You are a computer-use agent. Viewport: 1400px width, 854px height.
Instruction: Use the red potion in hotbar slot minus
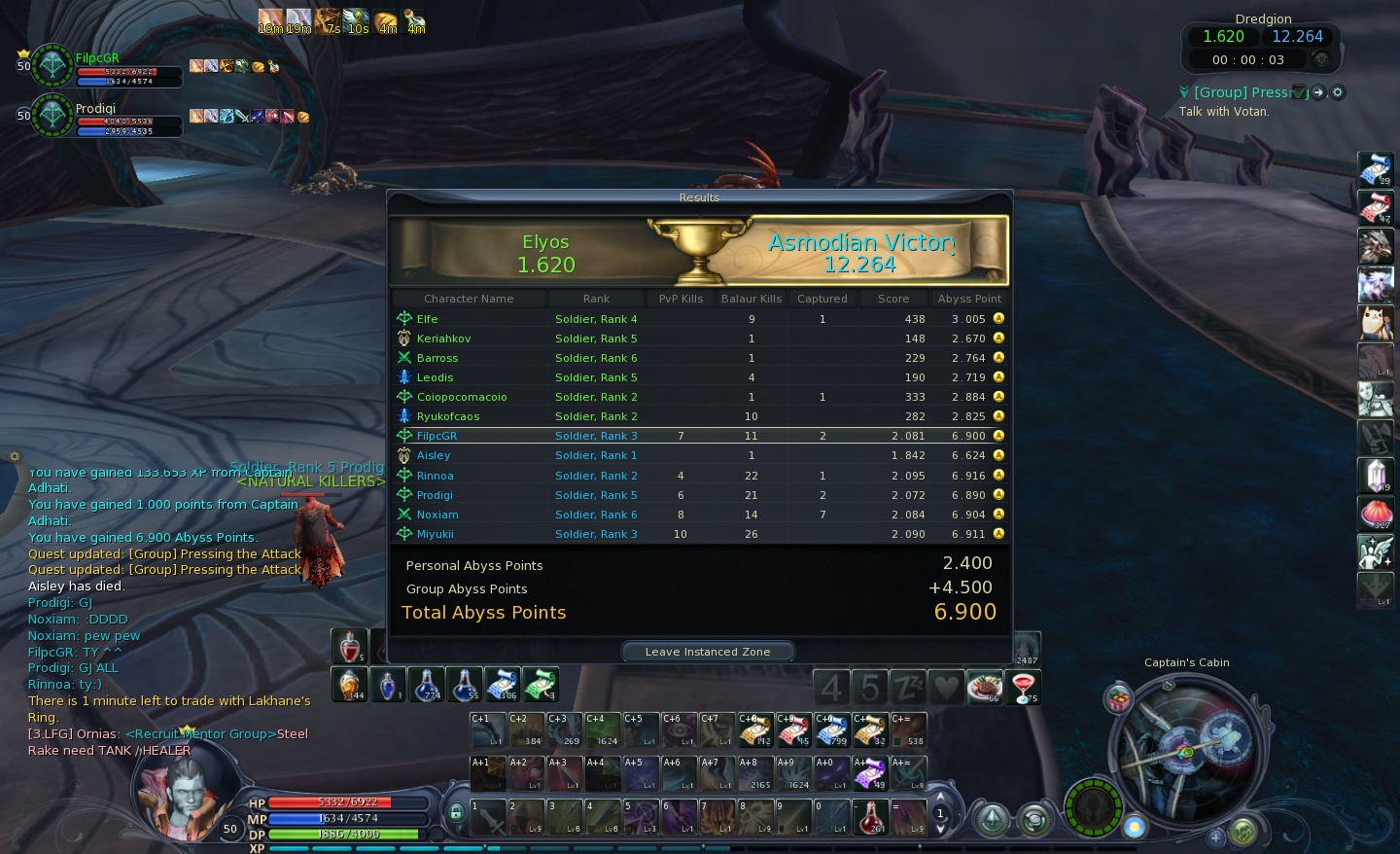coord(873,817)
